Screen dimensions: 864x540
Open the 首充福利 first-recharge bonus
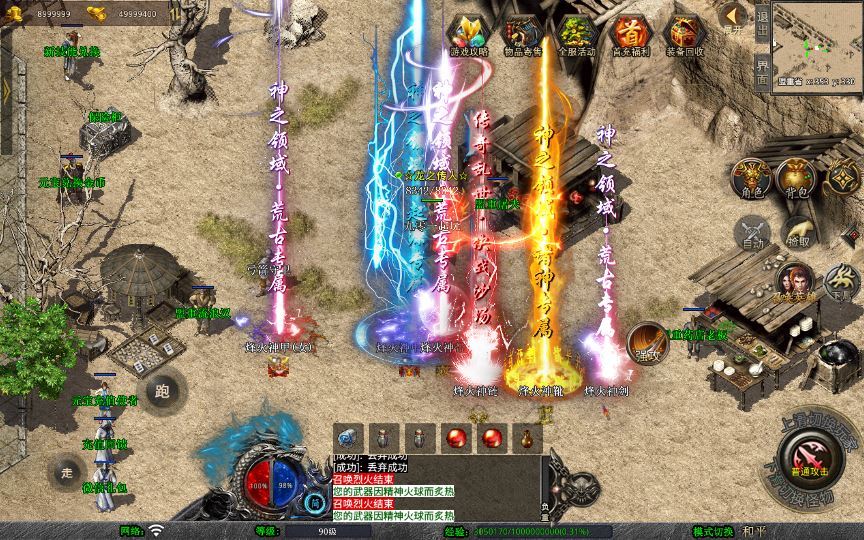tap(630, 36)
